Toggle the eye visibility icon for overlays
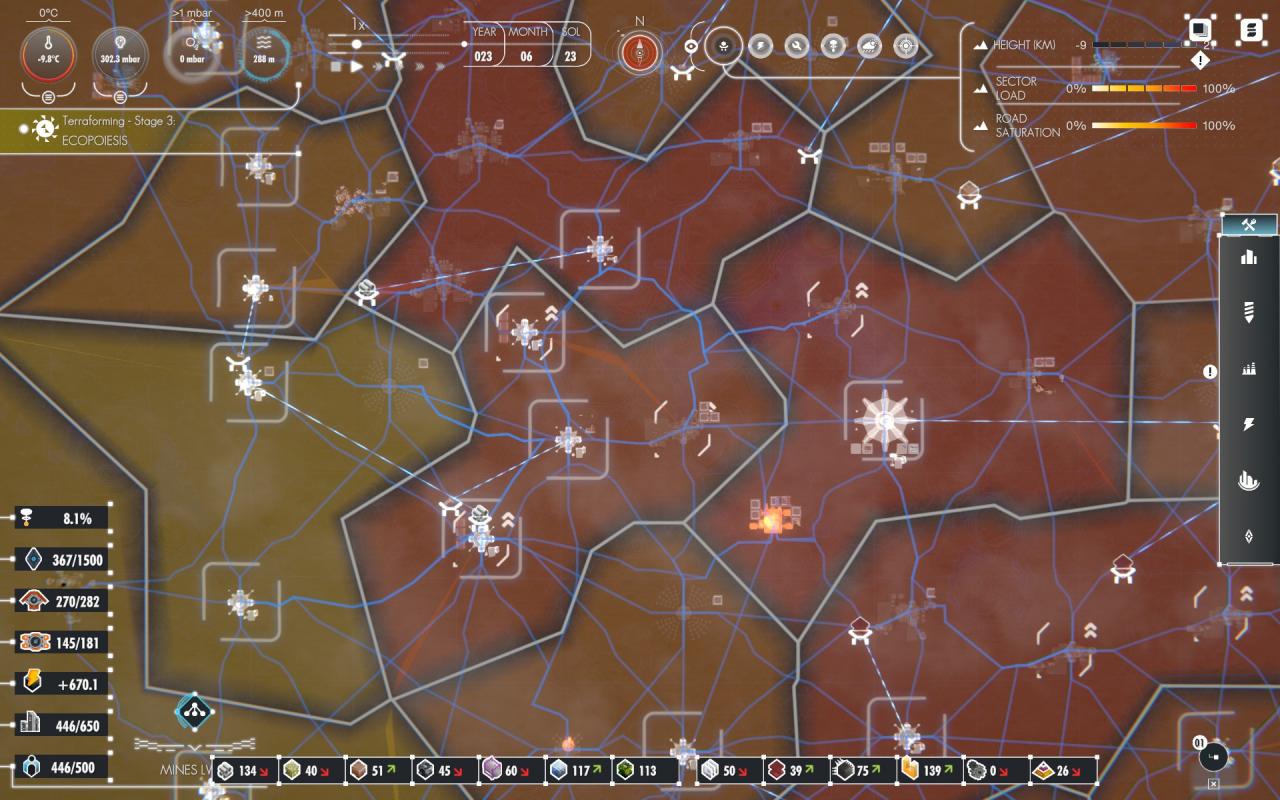The width and height of the screenshot is (1280, 800). 691,46
